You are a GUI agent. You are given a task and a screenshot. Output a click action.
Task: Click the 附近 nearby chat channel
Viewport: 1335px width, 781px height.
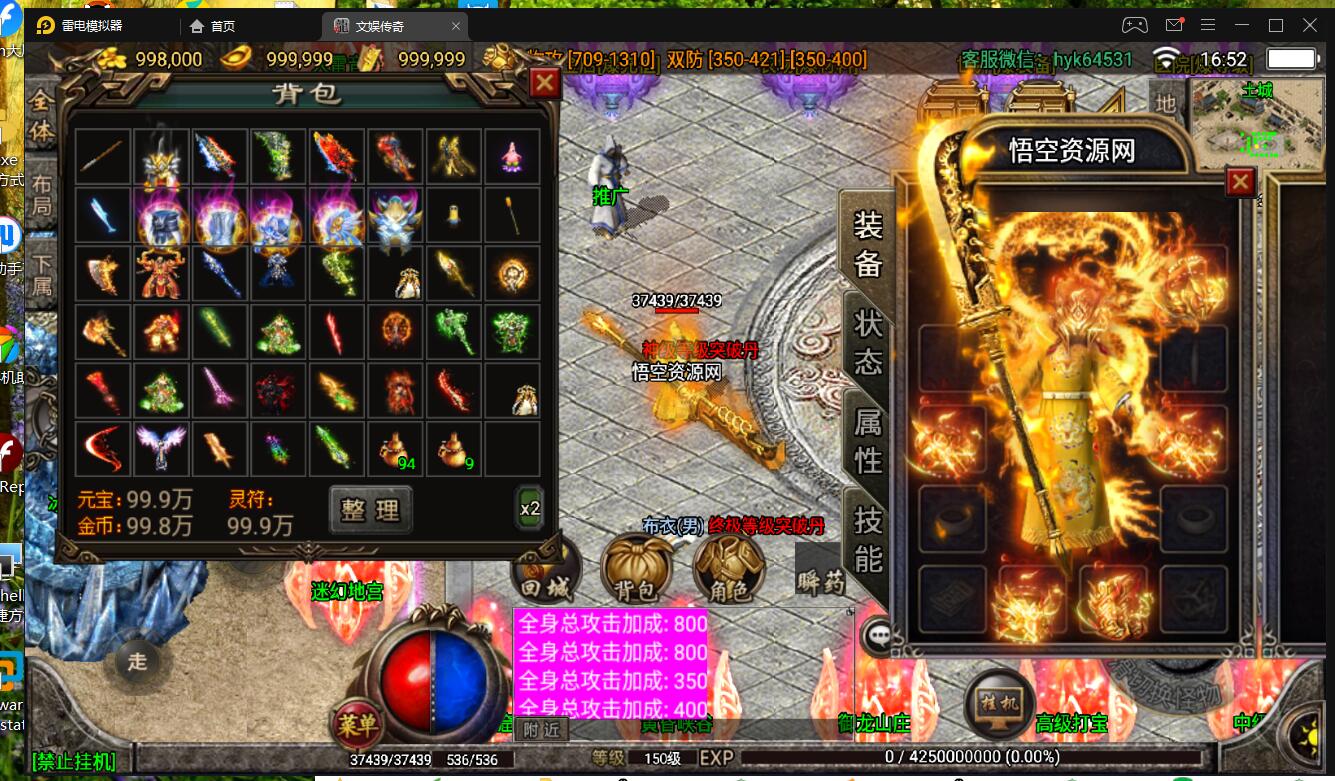pos(542,730)
